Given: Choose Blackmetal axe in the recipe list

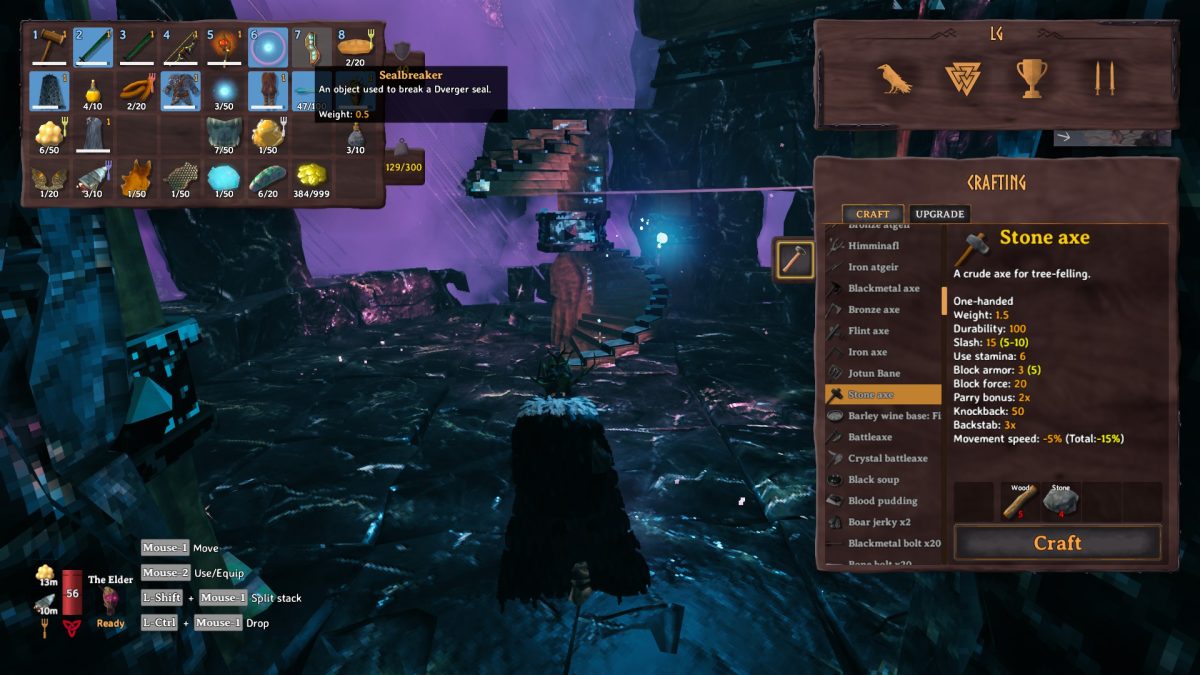Looking at the screenshot, I should (883, 288).
